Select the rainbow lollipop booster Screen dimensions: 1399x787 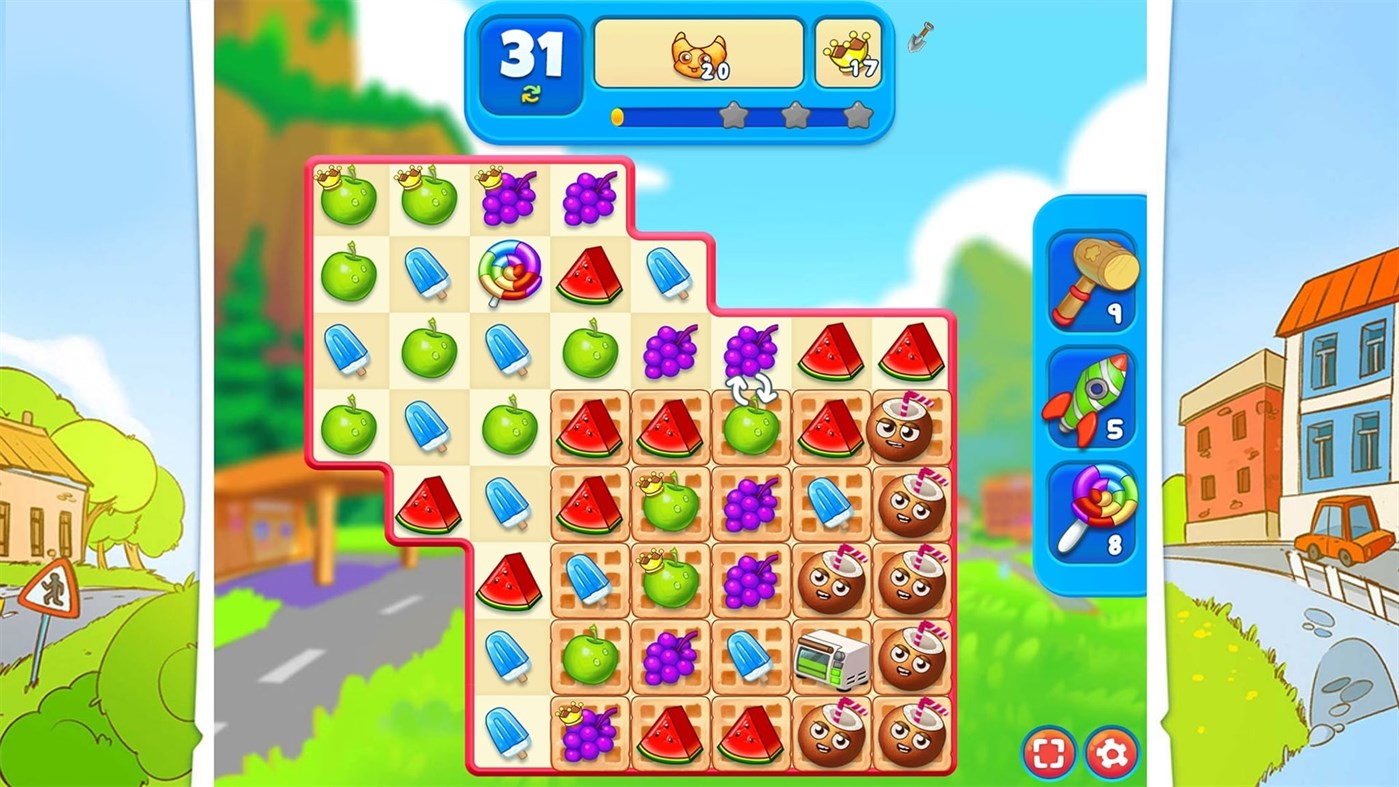tap(1090, 515)
